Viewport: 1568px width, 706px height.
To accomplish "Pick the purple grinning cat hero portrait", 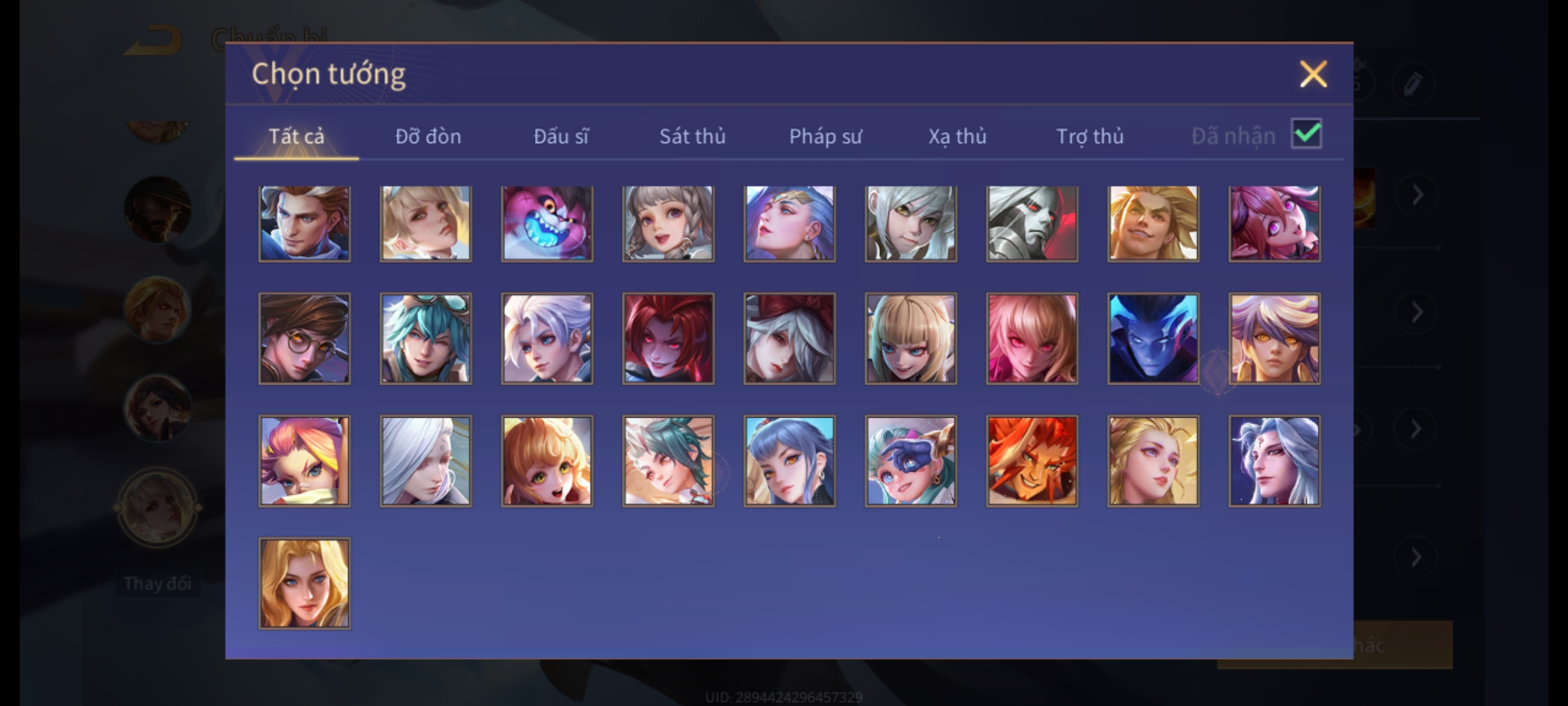I will [x=547, y=224].
